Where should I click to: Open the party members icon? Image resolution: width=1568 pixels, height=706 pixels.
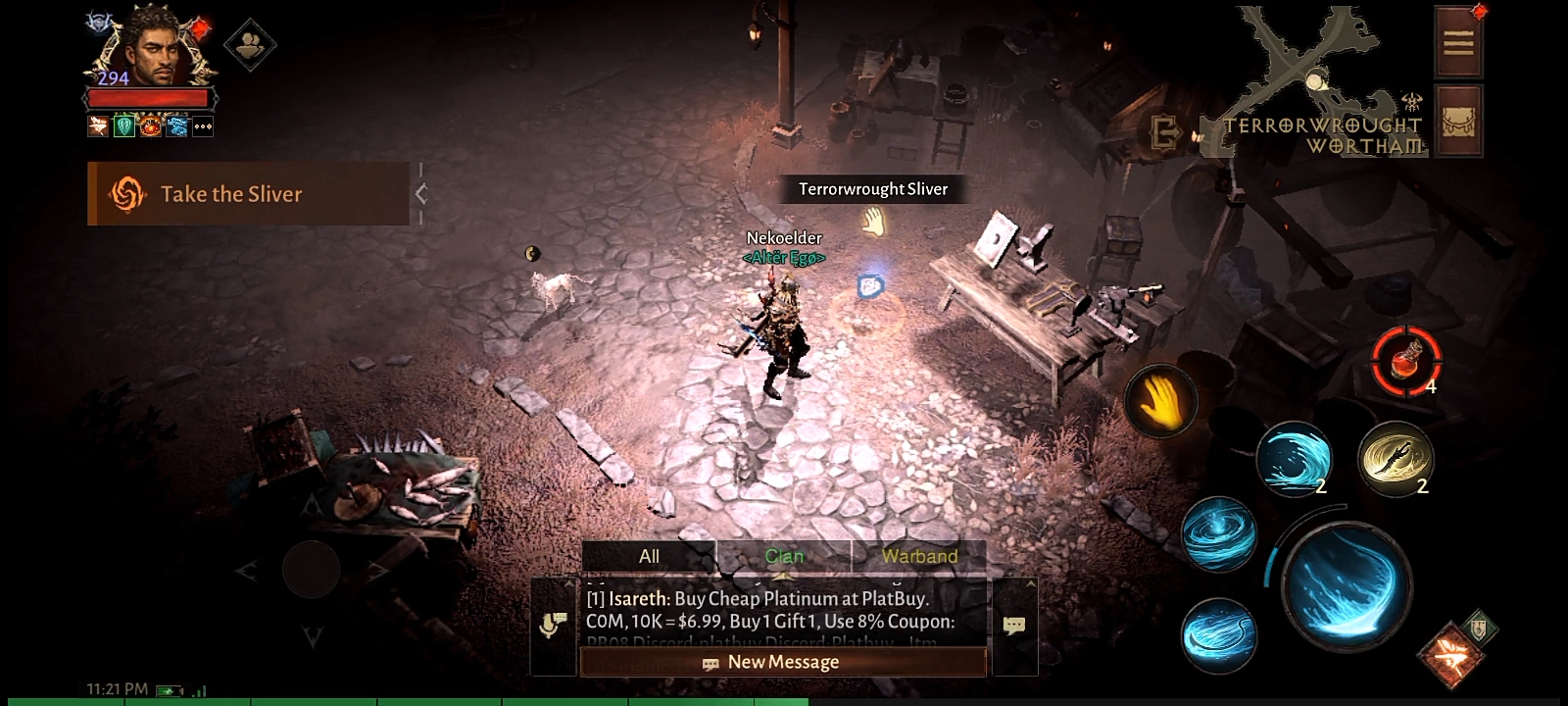coord(250,45)
